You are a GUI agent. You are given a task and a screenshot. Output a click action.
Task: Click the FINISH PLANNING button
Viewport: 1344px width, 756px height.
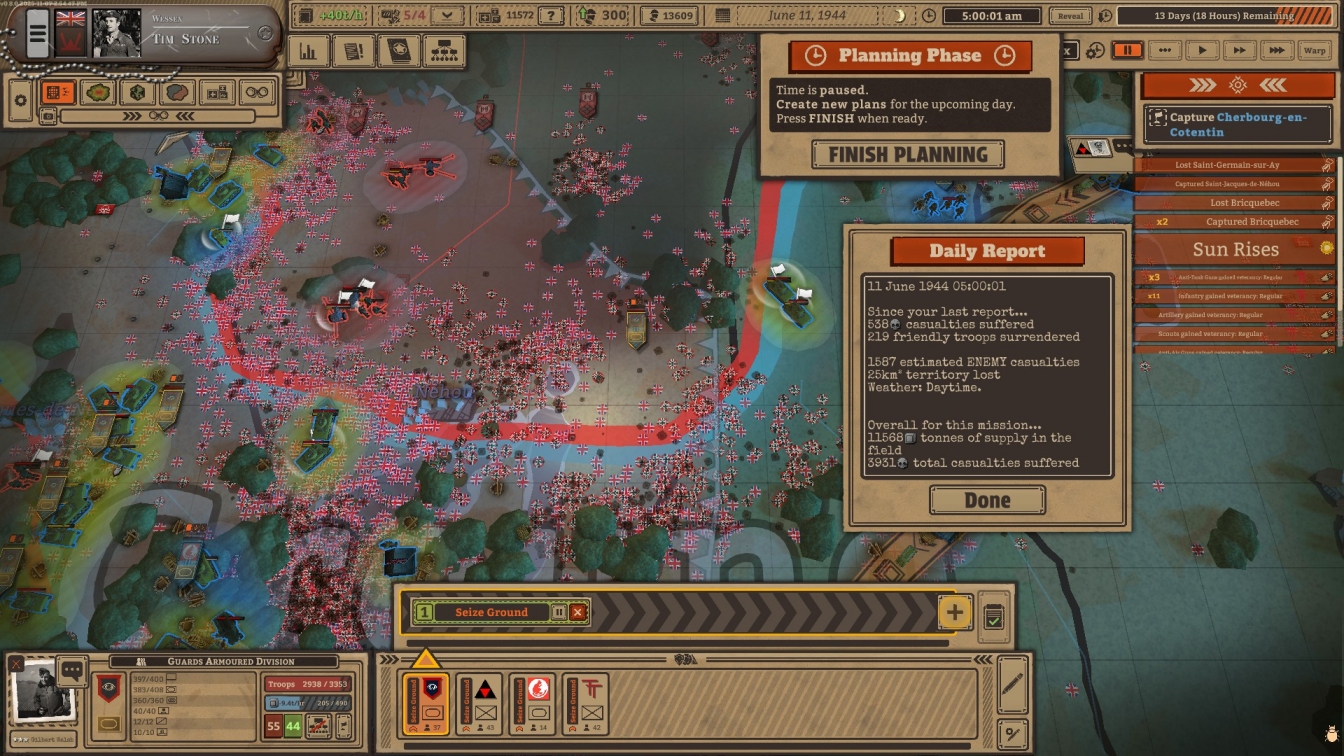point(908,155)
